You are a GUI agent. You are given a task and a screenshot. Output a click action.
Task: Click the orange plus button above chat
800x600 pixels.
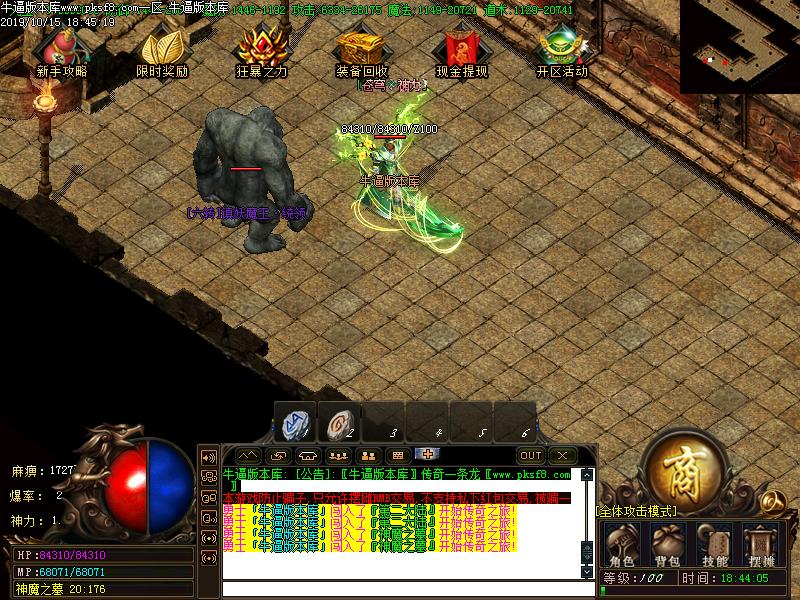click(x=427, y=455)
